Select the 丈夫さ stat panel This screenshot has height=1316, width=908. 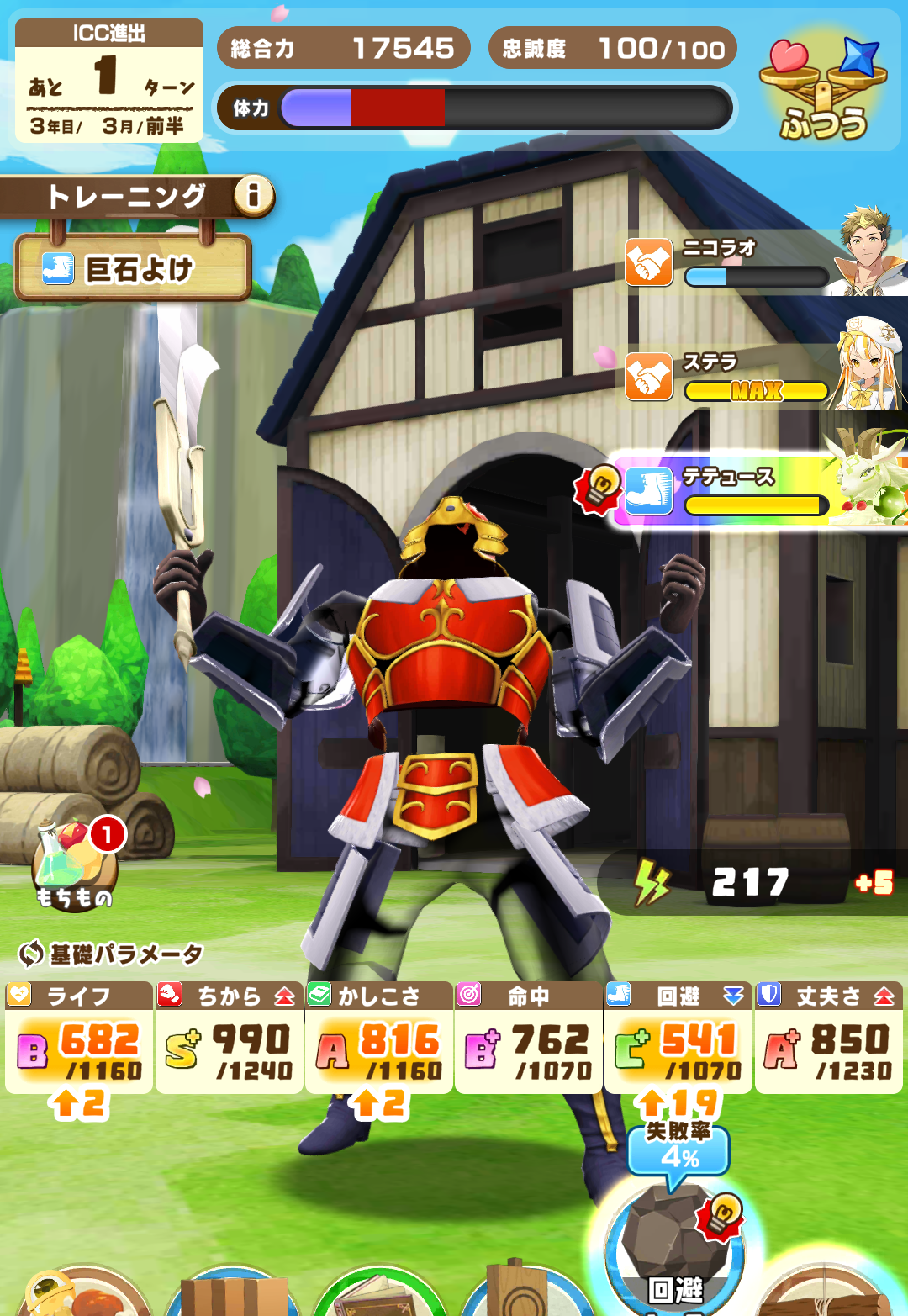point(828,1038)
